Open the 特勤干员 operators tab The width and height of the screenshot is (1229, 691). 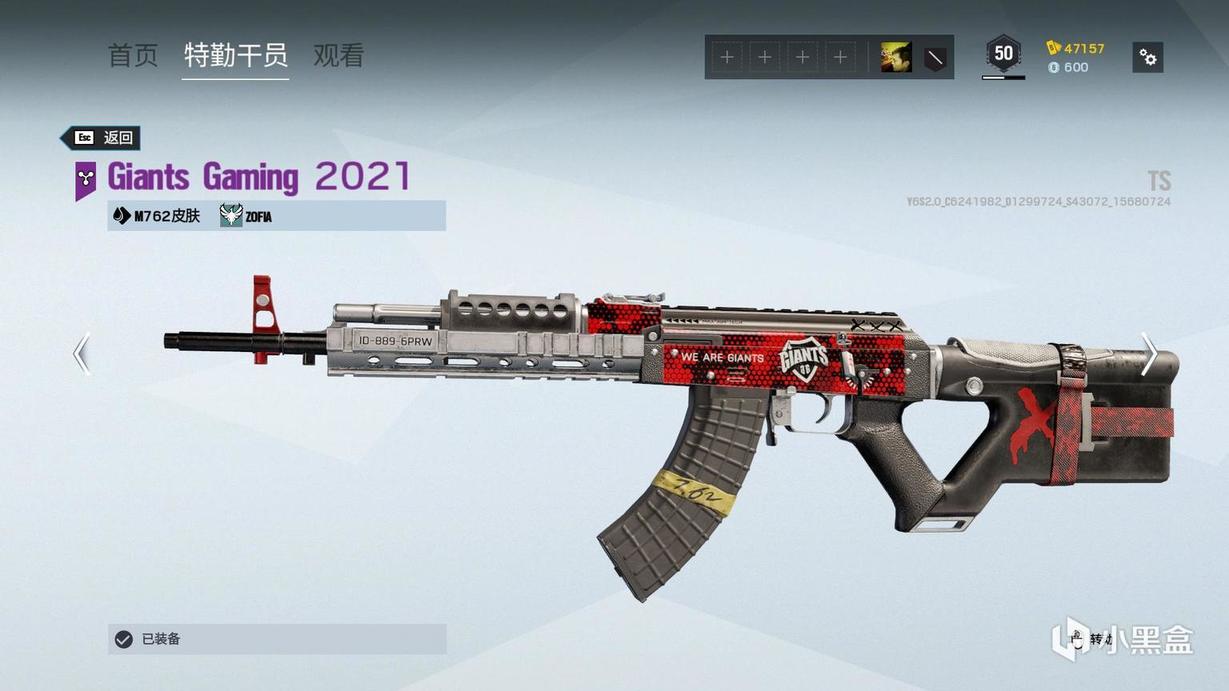(x=236, y=55)
